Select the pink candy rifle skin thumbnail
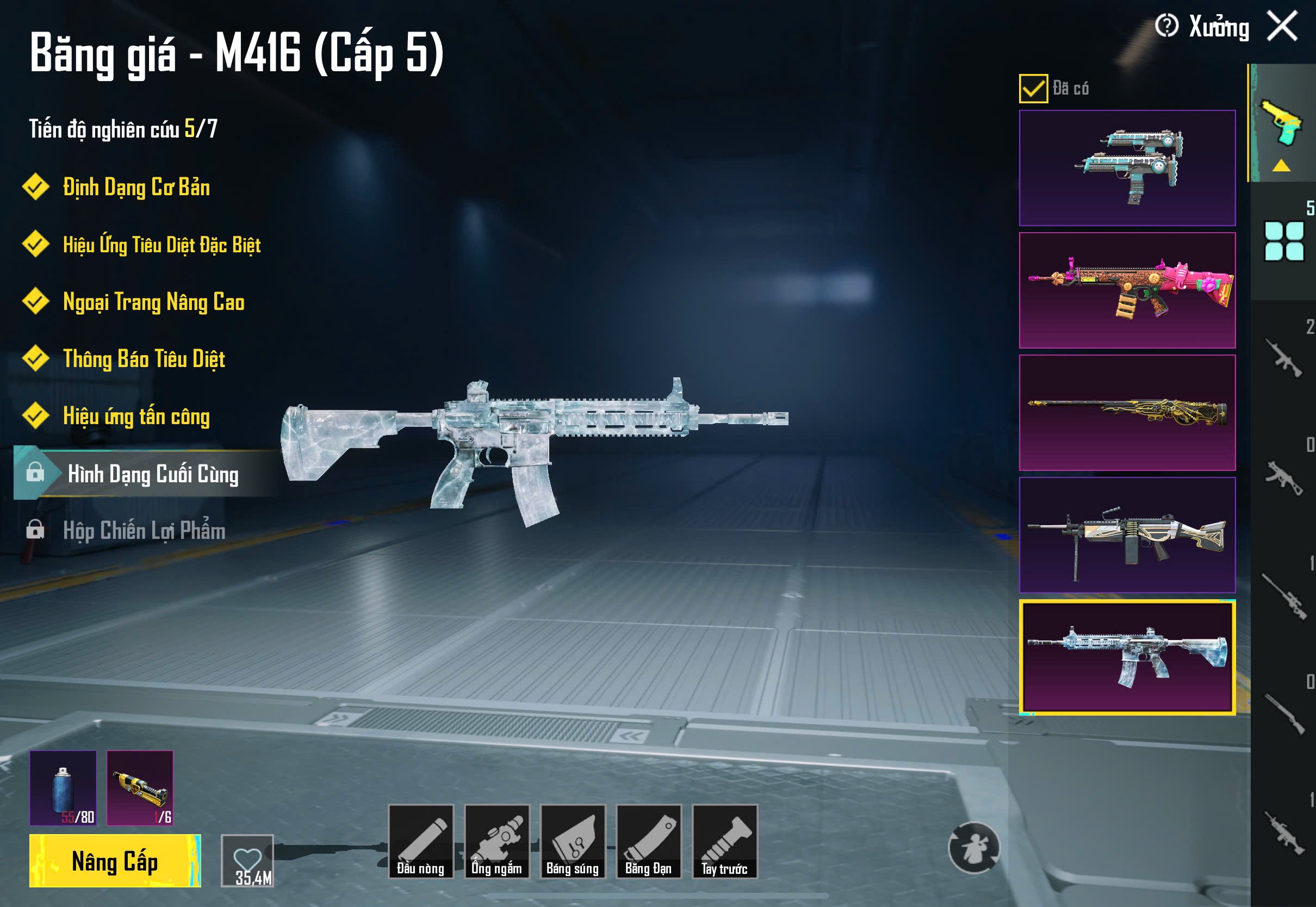The image size is (1316, 907). point(1127,290)
